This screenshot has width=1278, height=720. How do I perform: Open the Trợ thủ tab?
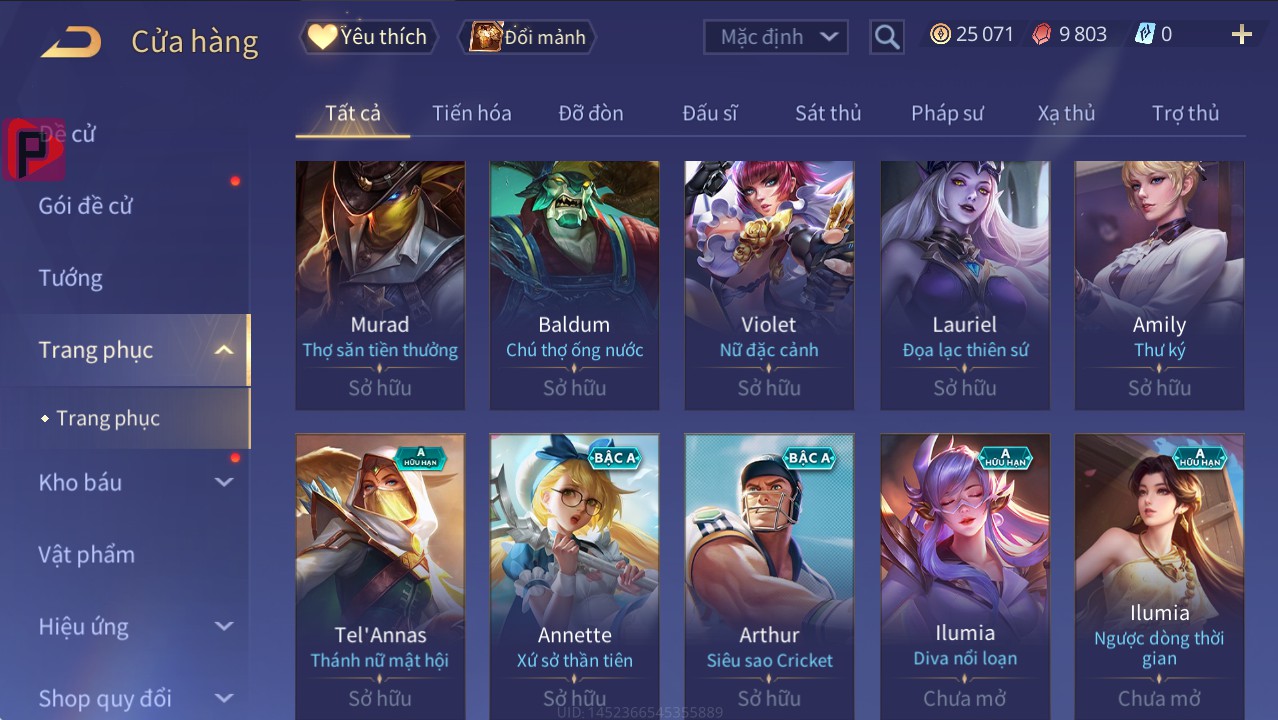[x=1185, y=113]
